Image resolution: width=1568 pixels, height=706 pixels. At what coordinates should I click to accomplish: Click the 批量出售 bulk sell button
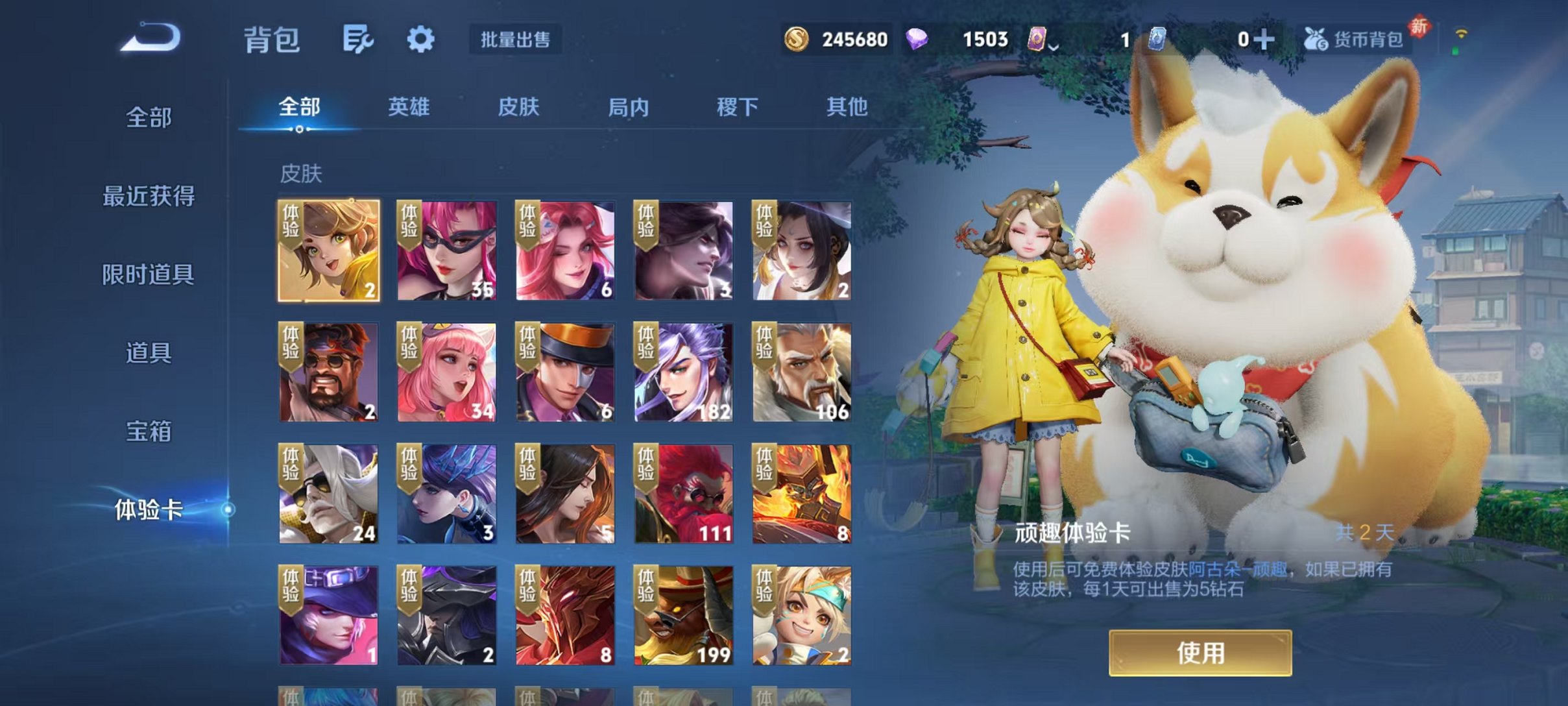(x=513, y=40)
